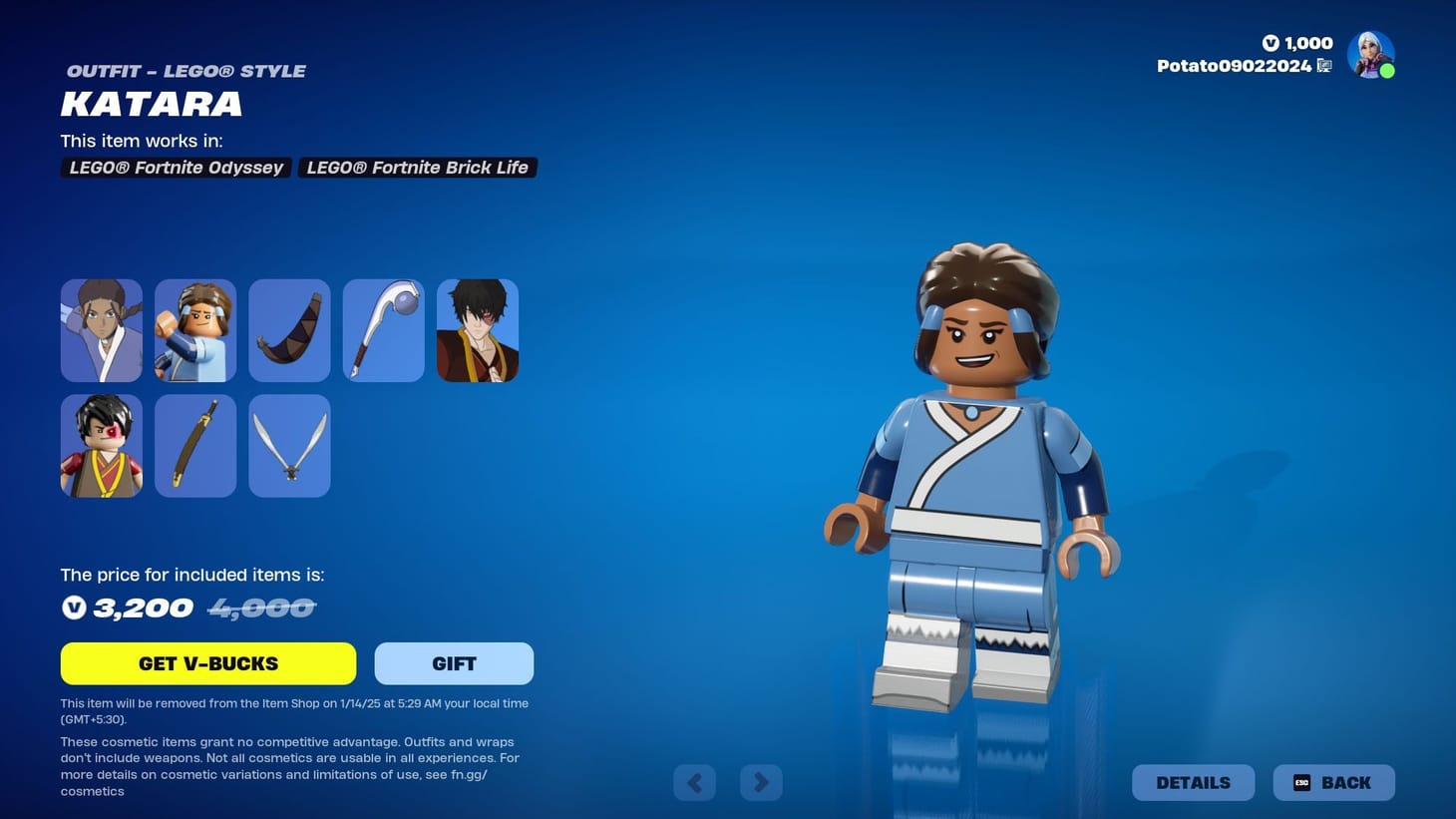Click the PC platform icon beside the username
Image resolution: width=1456 pixels, height=819 pixels.
coord(1324,66)
